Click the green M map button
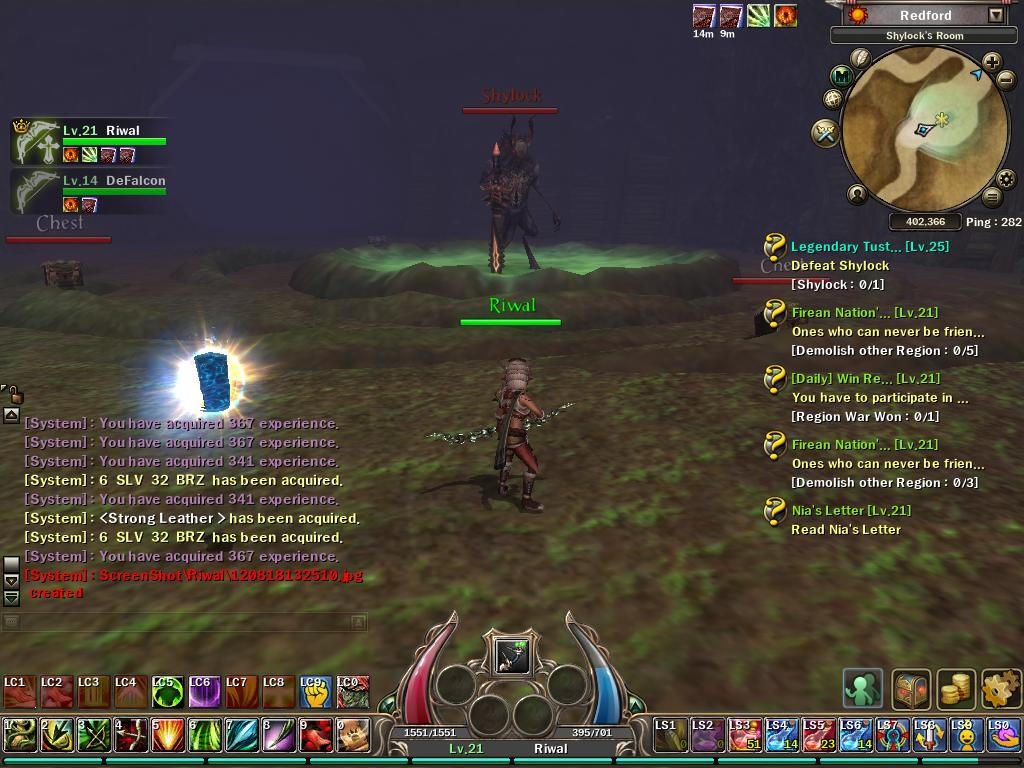This screenshot has height=768, width=1024. click(843, 76)
